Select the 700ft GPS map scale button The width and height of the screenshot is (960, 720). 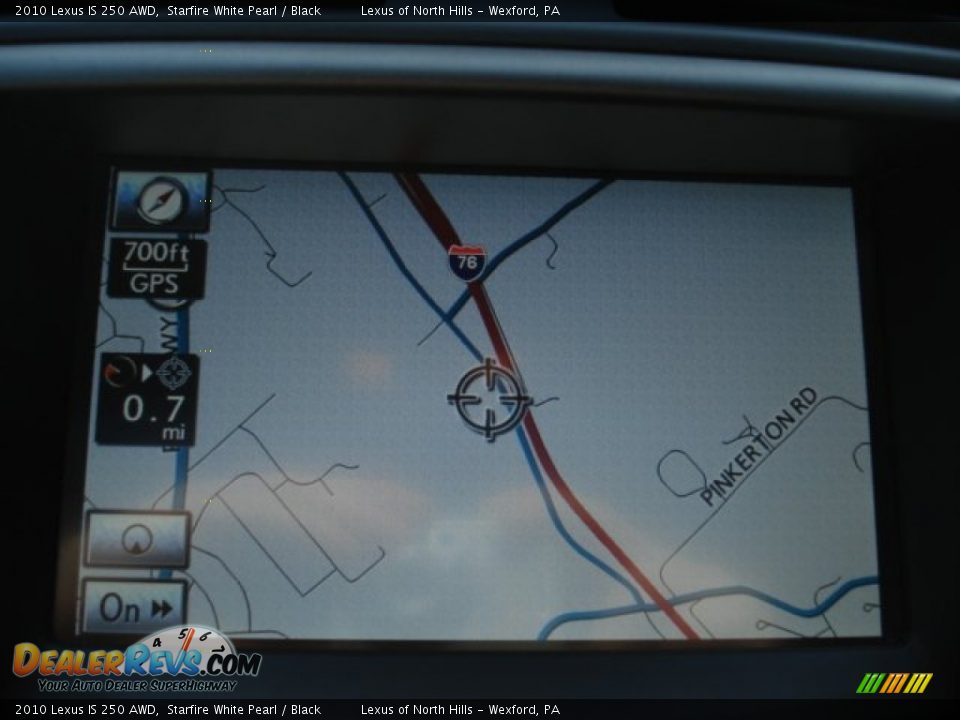157,268
